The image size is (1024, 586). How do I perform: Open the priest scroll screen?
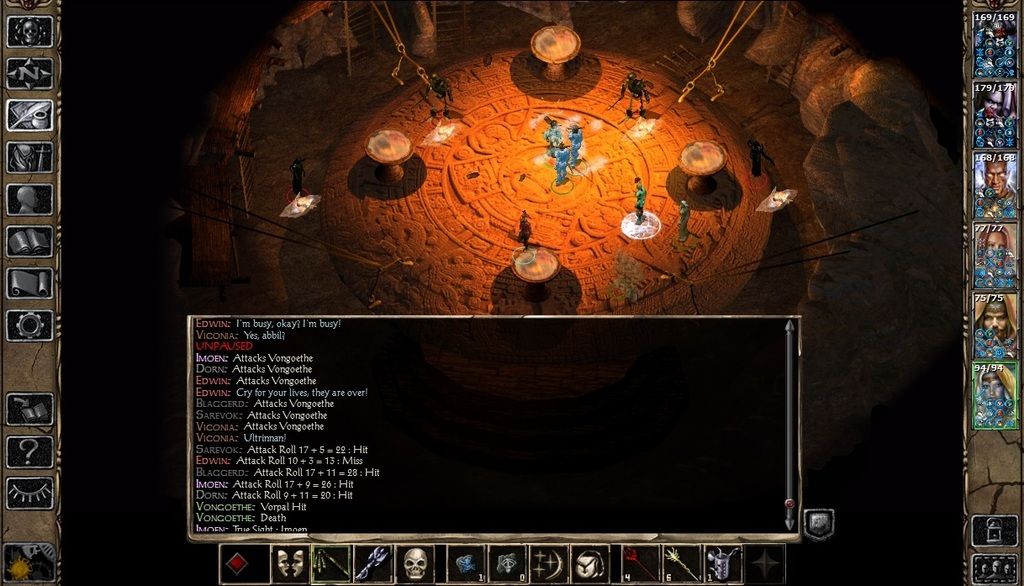(30, 283)
